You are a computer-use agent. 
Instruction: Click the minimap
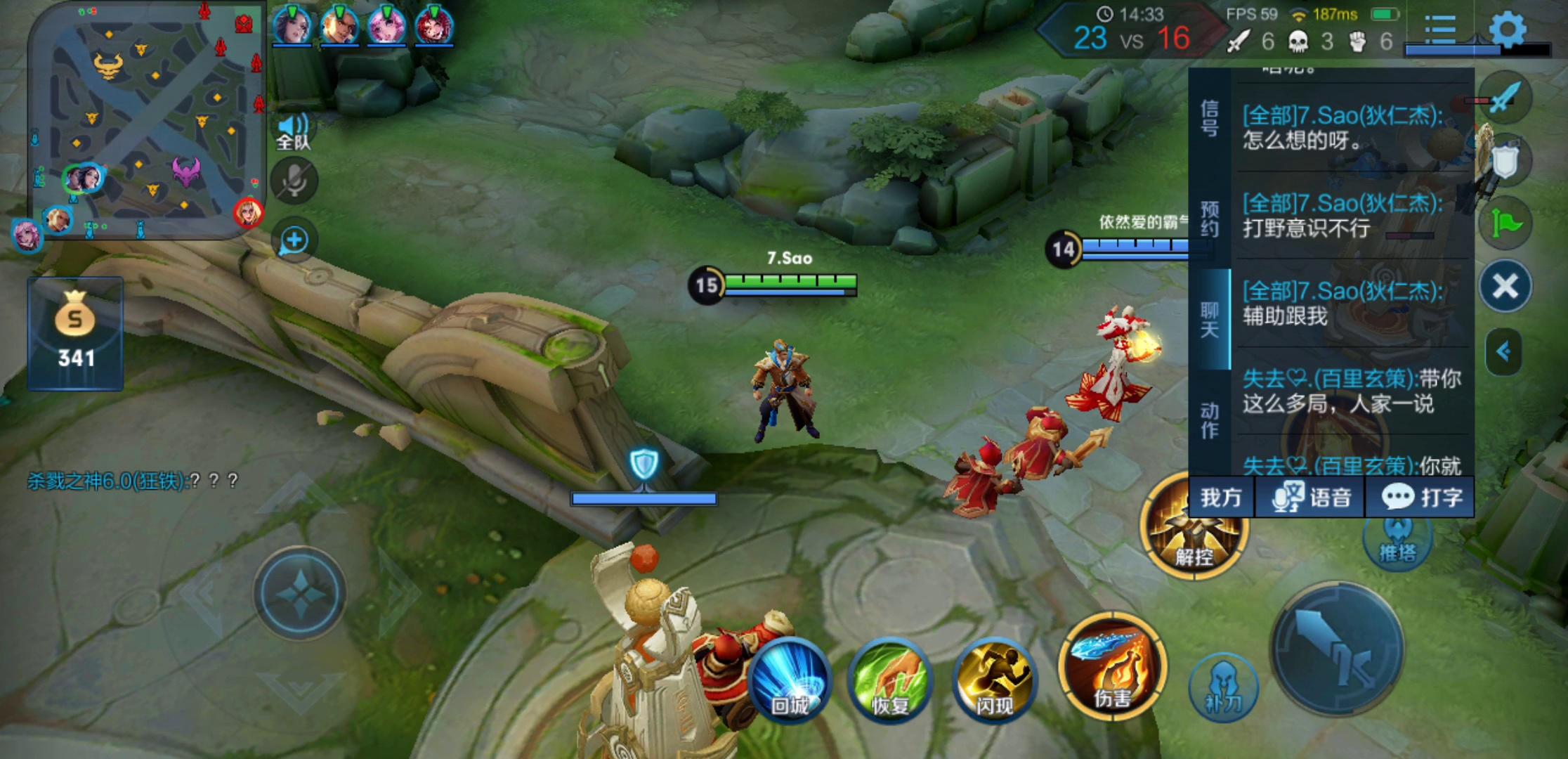146,121
